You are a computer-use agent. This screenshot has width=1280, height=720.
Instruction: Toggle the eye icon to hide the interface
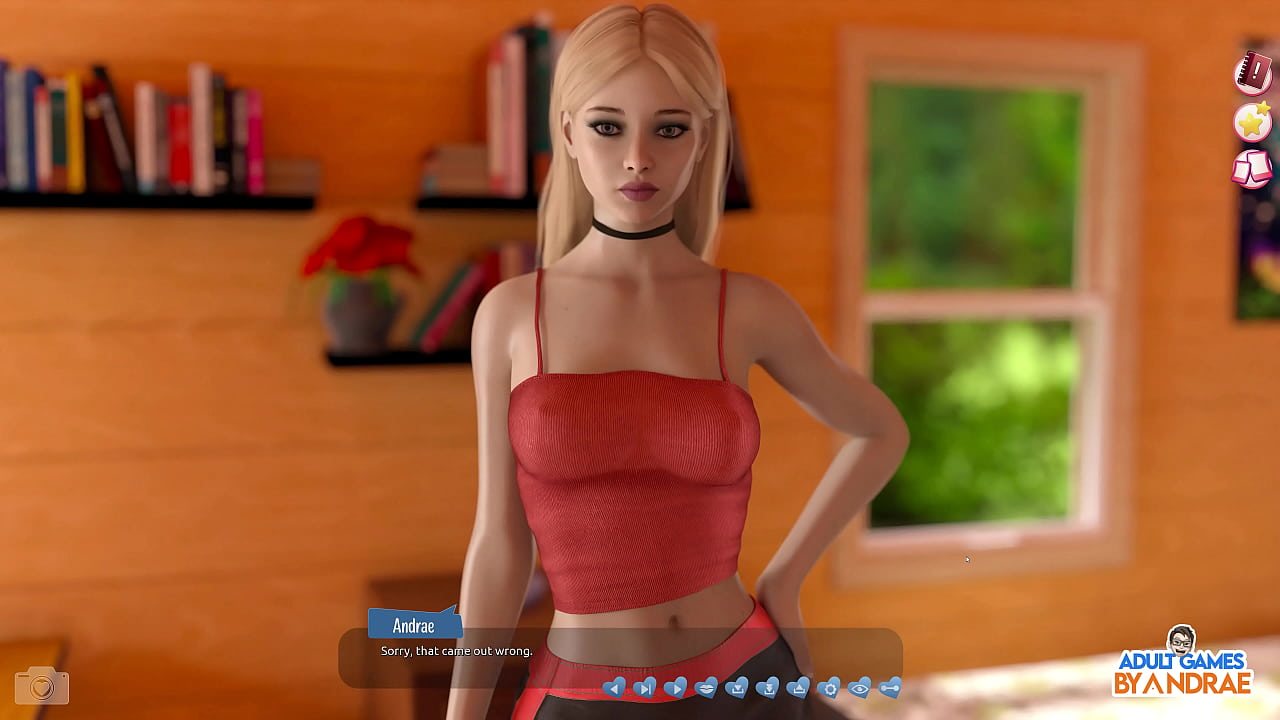tap(859, 687)
